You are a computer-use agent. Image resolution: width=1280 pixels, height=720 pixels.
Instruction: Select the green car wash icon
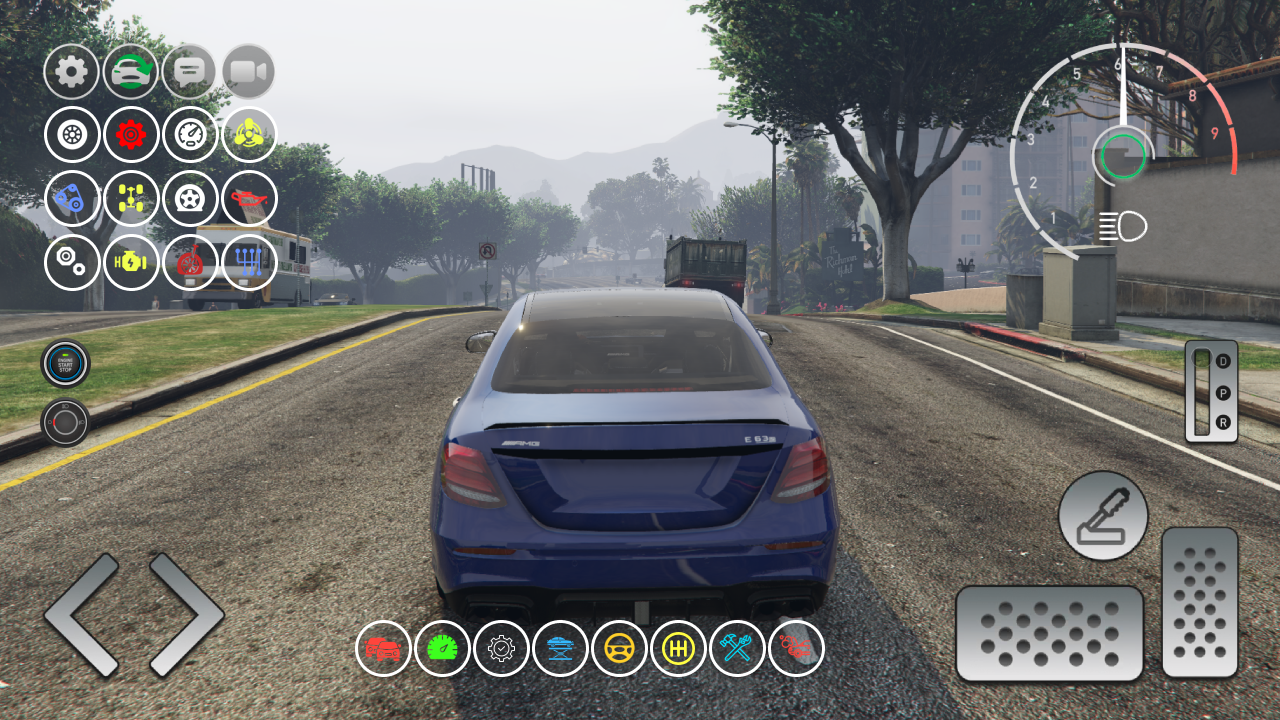[130, 72]
